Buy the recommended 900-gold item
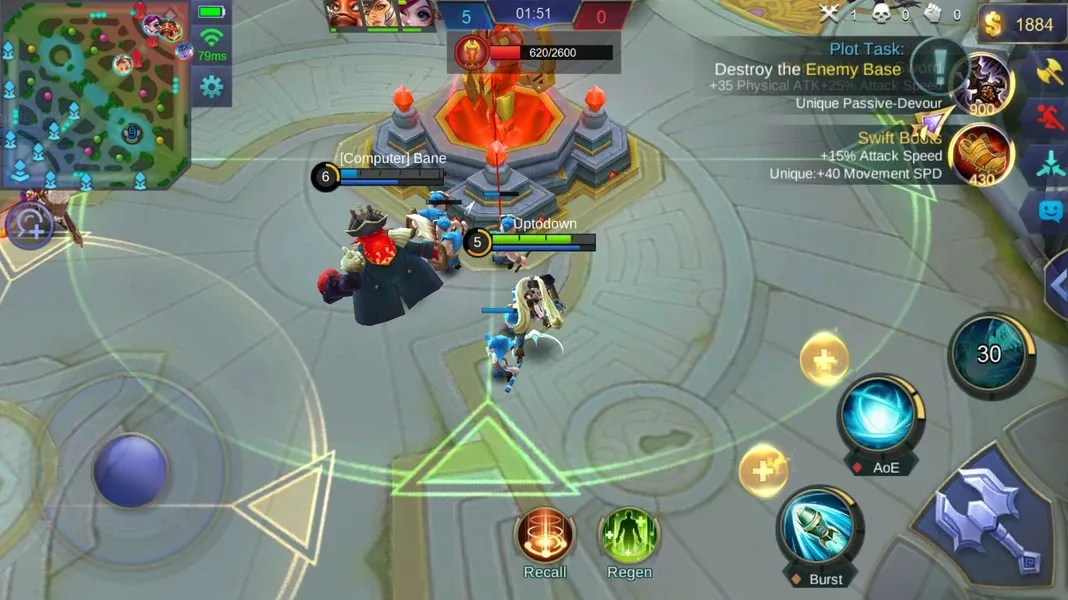Image resolution: width=1068 pixels, height=600 pixels. 984,84
